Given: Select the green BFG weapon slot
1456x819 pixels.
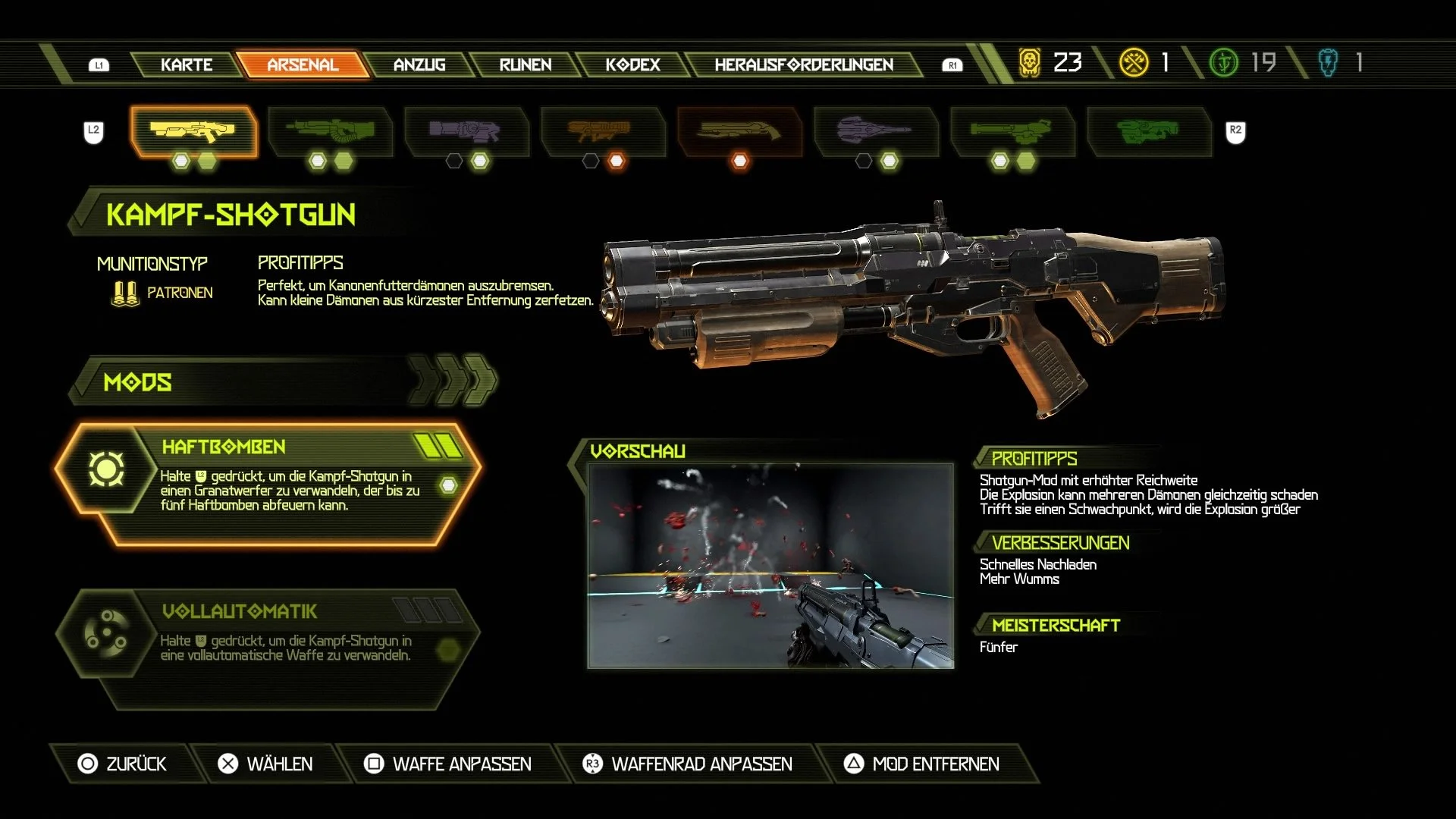Looking at the screenshot, I should (1148, 132).
